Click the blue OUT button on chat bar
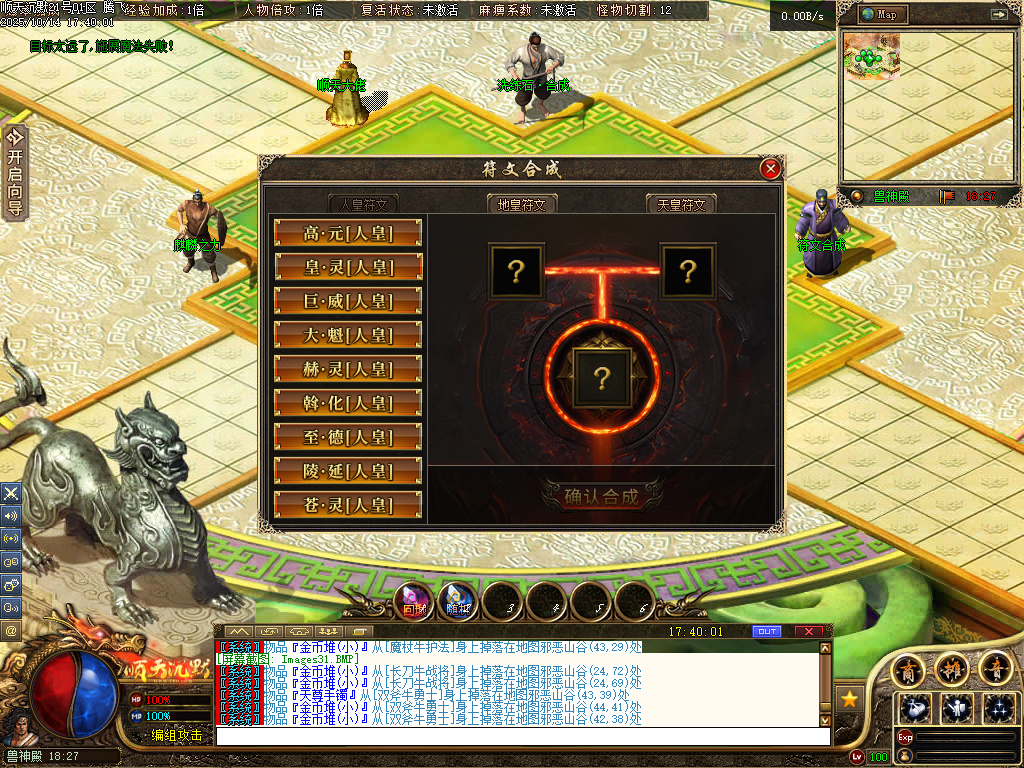This screenshot has height=768, width=1024. (x=767, y=632)
